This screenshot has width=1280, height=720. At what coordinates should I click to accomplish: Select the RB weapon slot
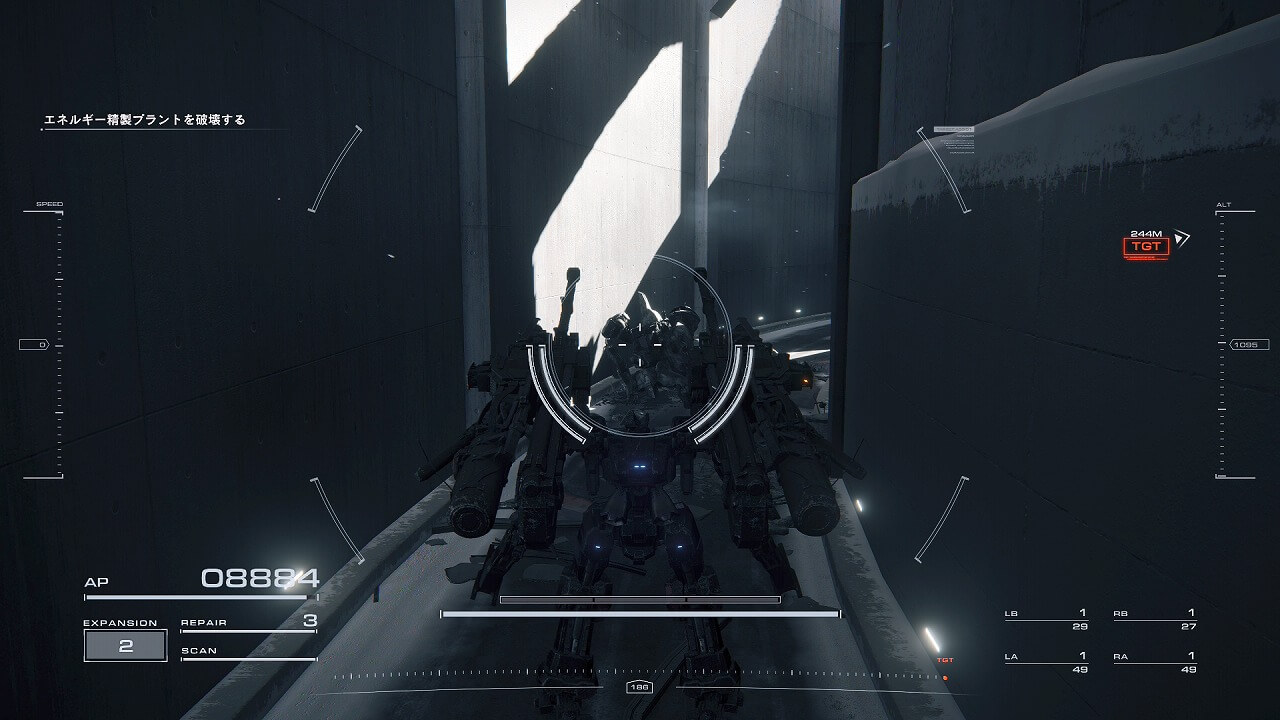point(1154,619)
